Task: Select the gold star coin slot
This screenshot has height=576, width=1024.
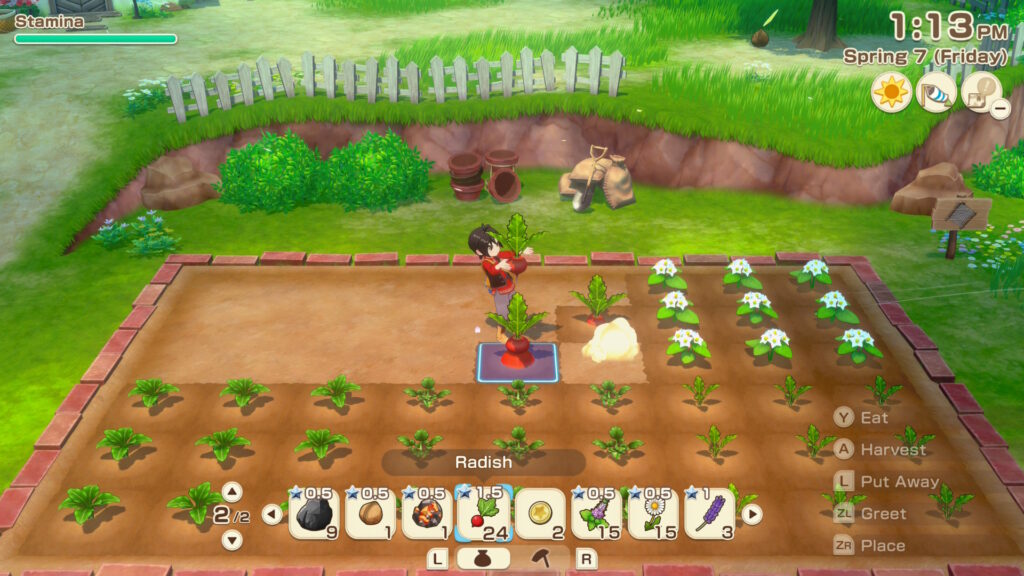Action: click(x=540, y=514)
